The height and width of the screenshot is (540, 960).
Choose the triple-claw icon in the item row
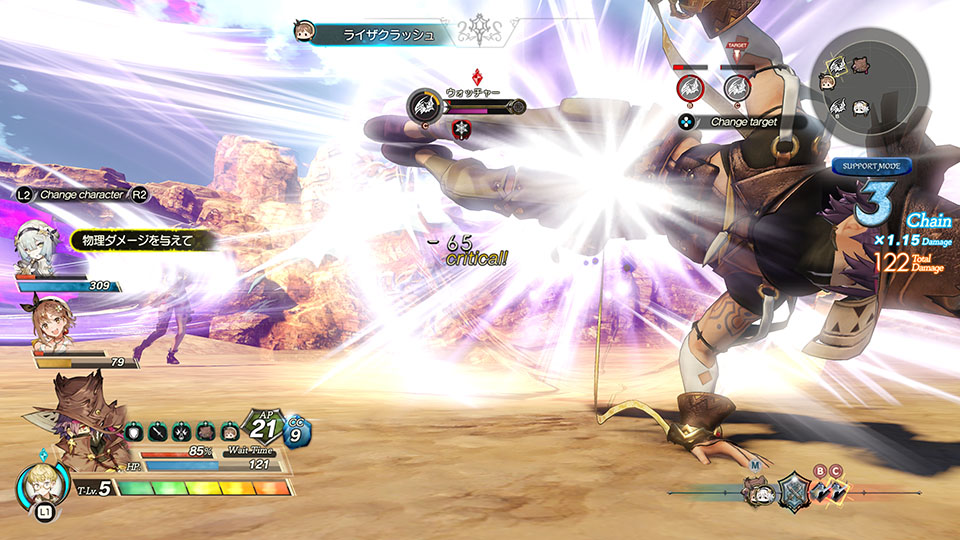click(182, 432)
